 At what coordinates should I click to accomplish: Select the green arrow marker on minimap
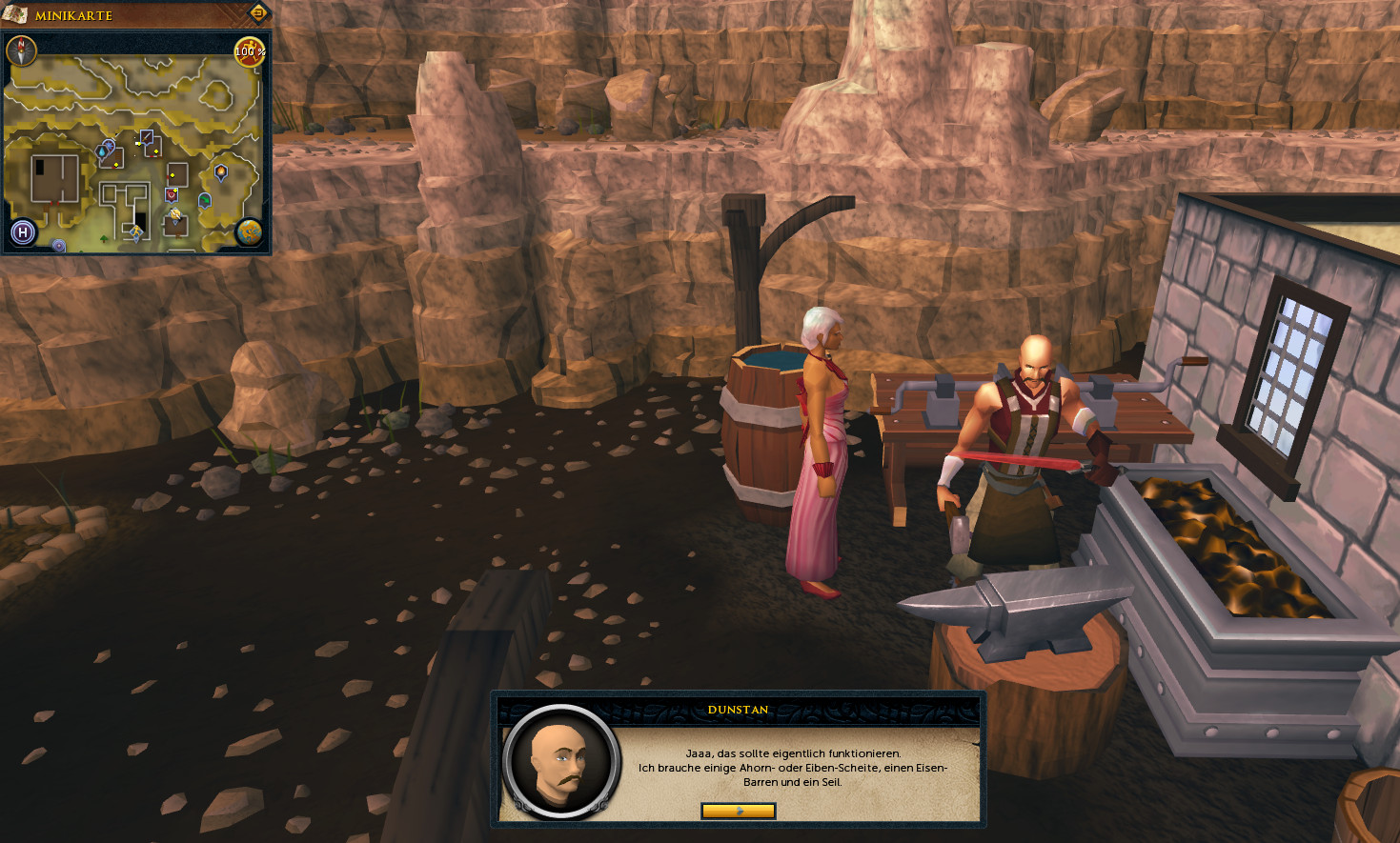204,200
